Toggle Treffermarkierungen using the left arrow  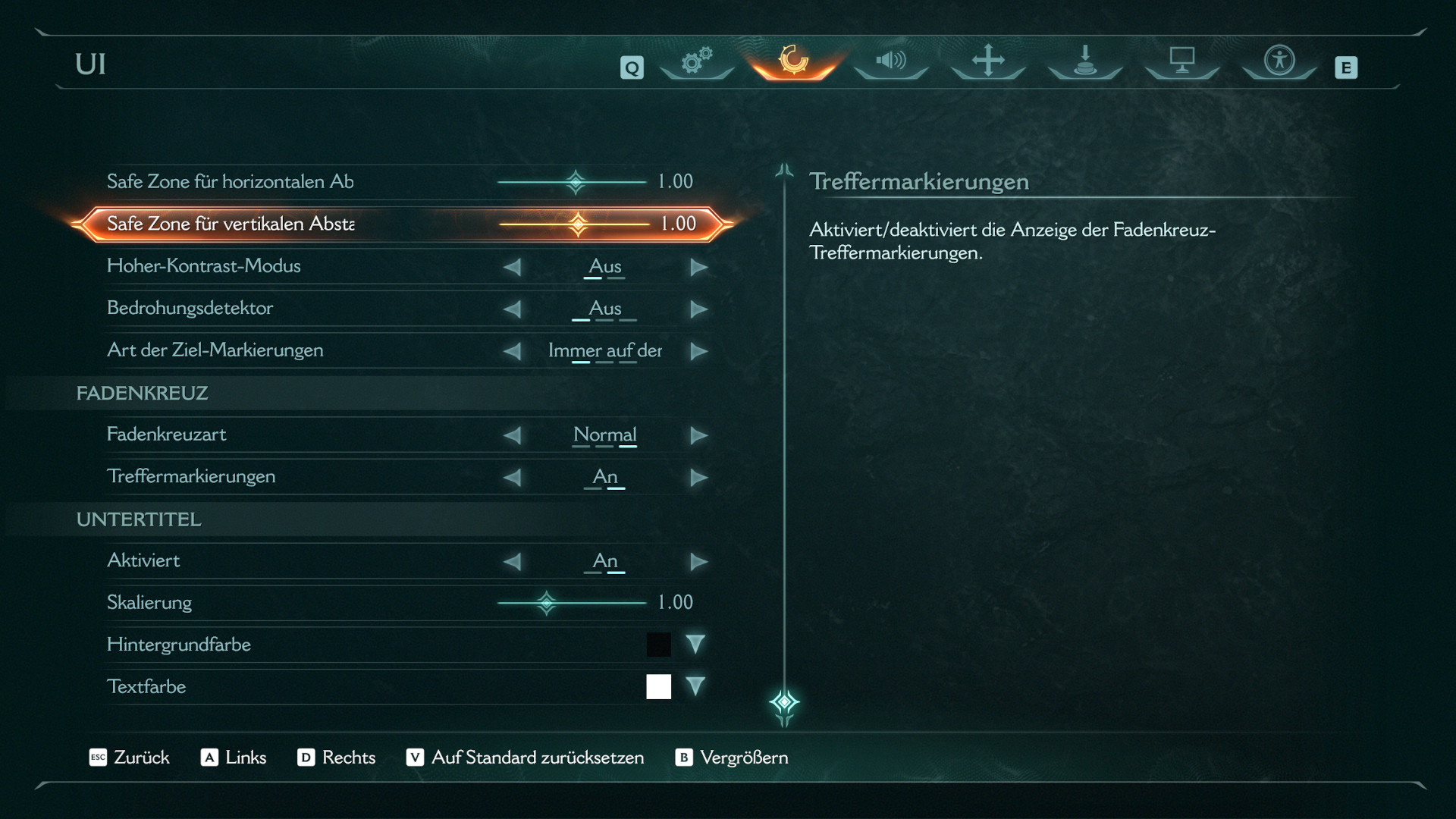pyautogui.click(x=513, y=478)
